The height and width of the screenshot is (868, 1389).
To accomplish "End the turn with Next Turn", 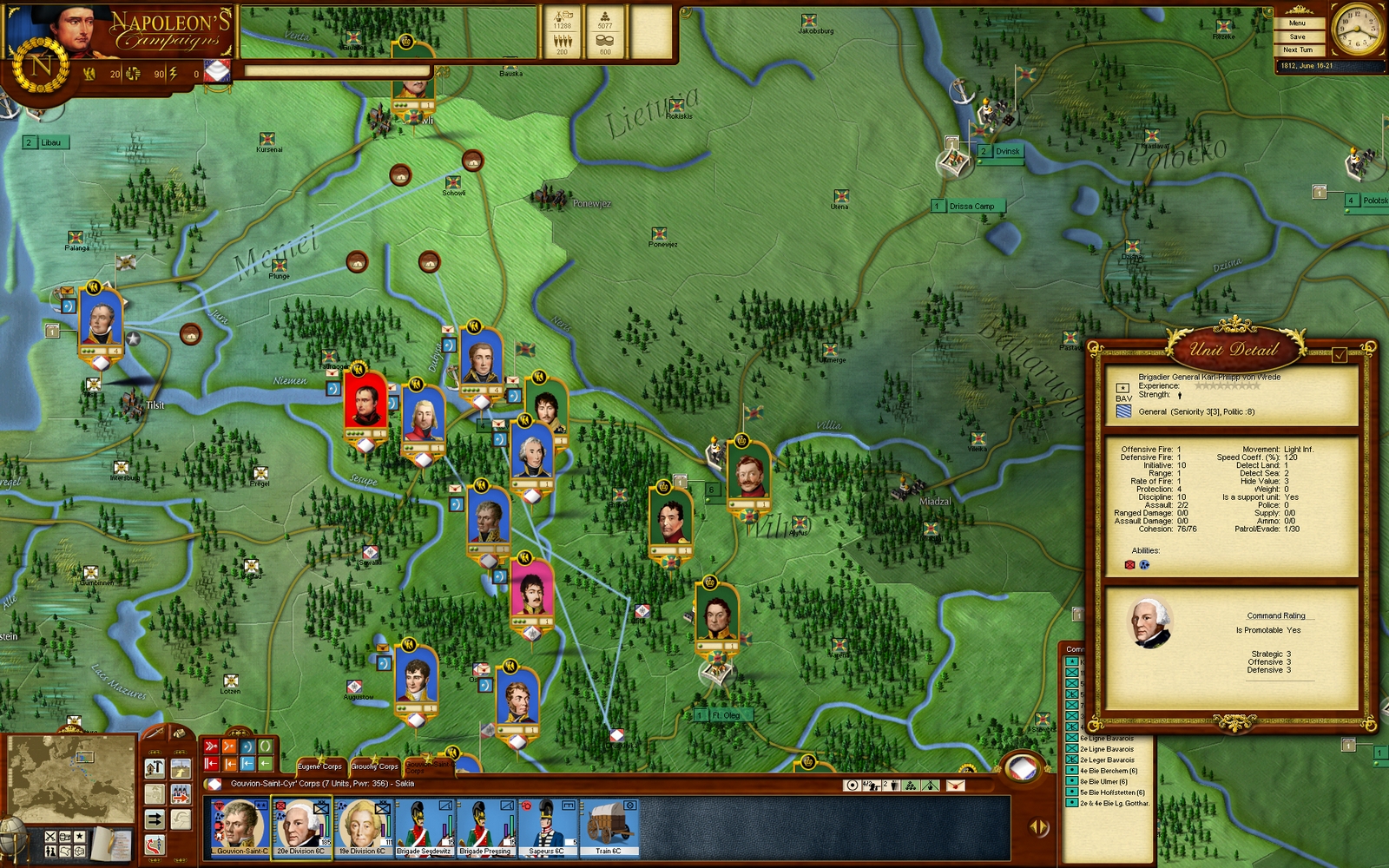I will coord(1297,49).
